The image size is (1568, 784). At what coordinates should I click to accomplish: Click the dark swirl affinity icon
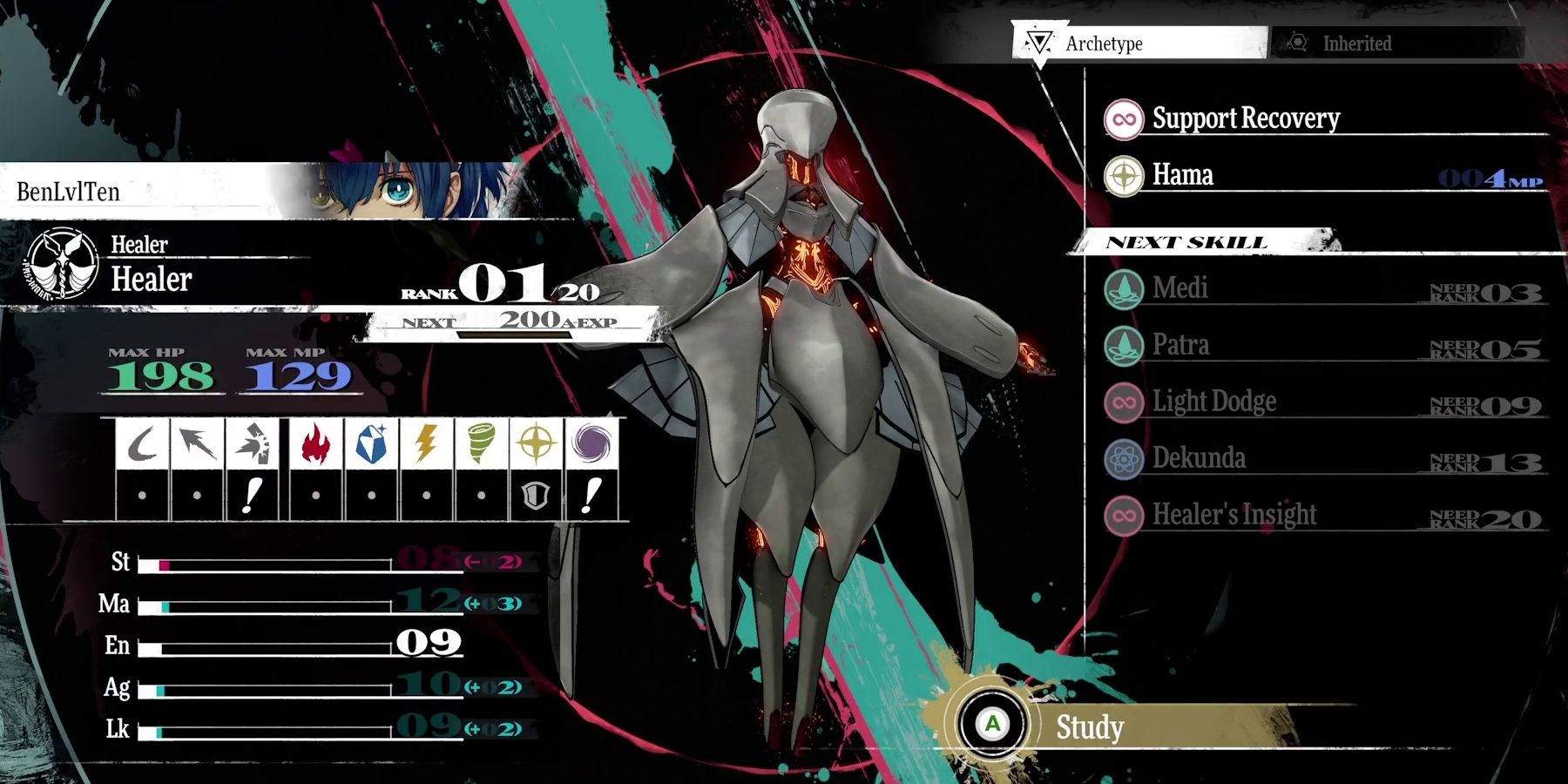[591, 444]
